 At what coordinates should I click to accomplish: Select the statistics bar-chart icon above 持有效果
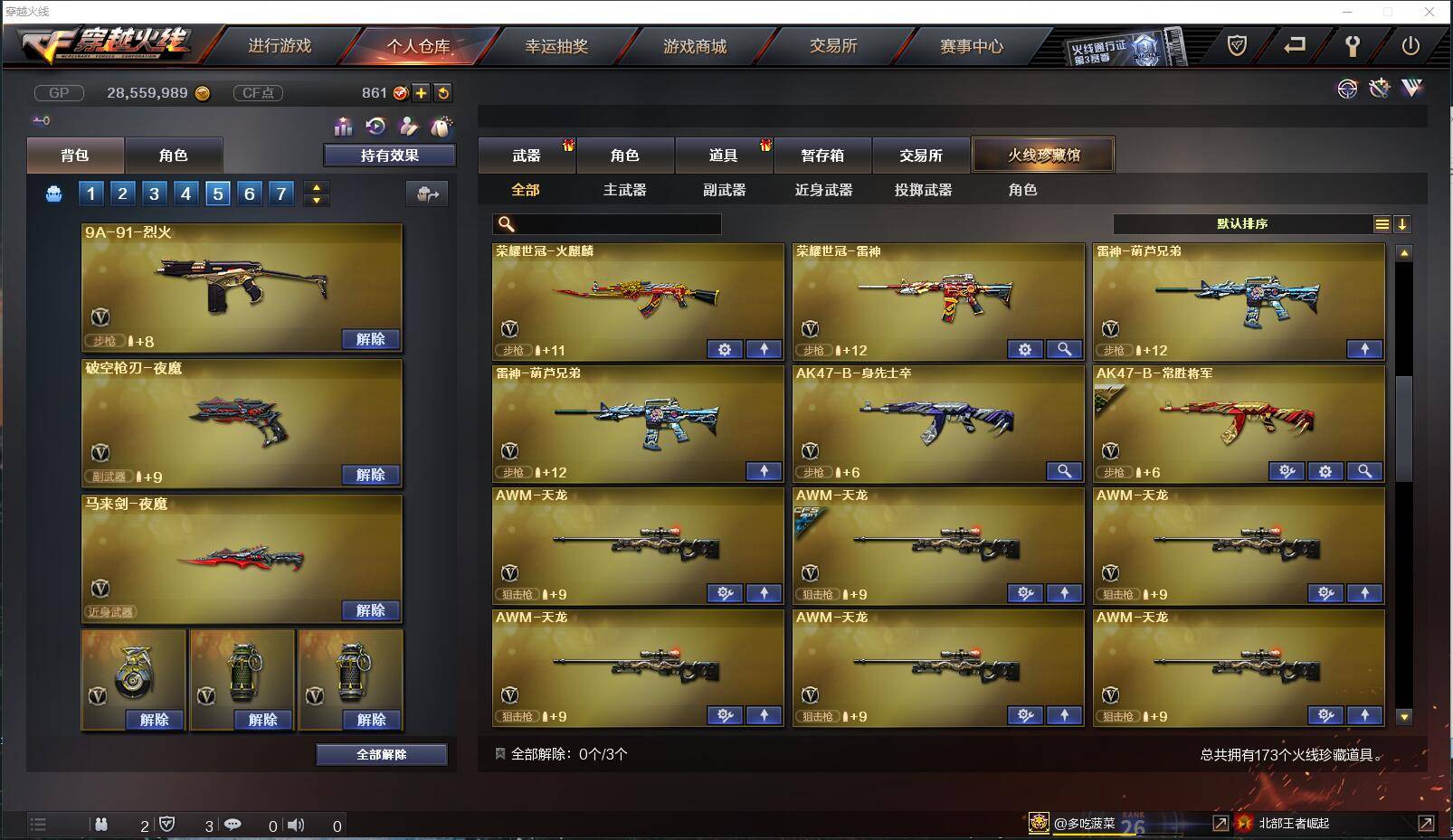click(x=344, y=127)
